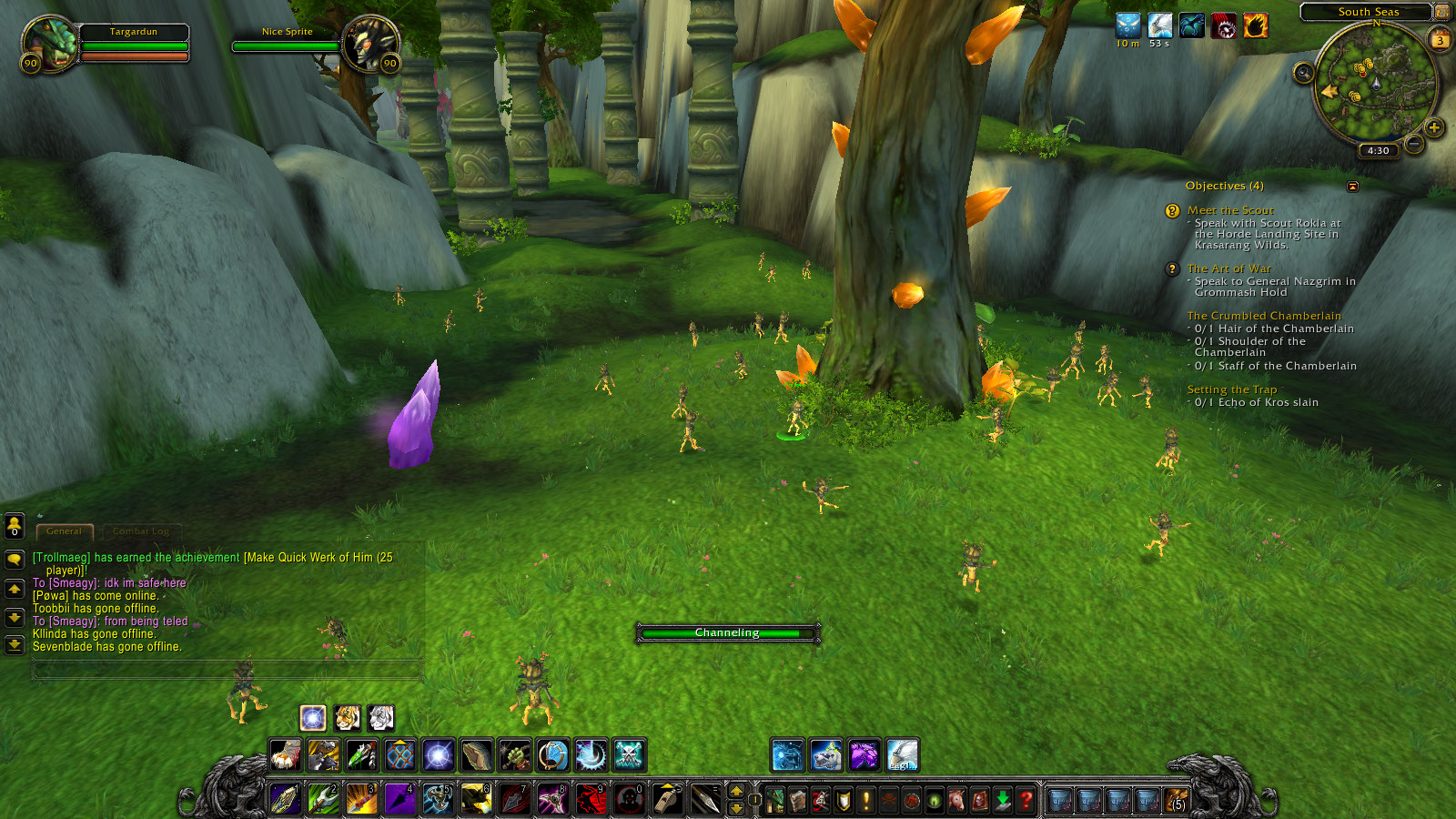The height and width of the screenshot is (819, 1456).
Task: Open The Crumbled Chamberlain quest entry
Action: (1263, 316)
